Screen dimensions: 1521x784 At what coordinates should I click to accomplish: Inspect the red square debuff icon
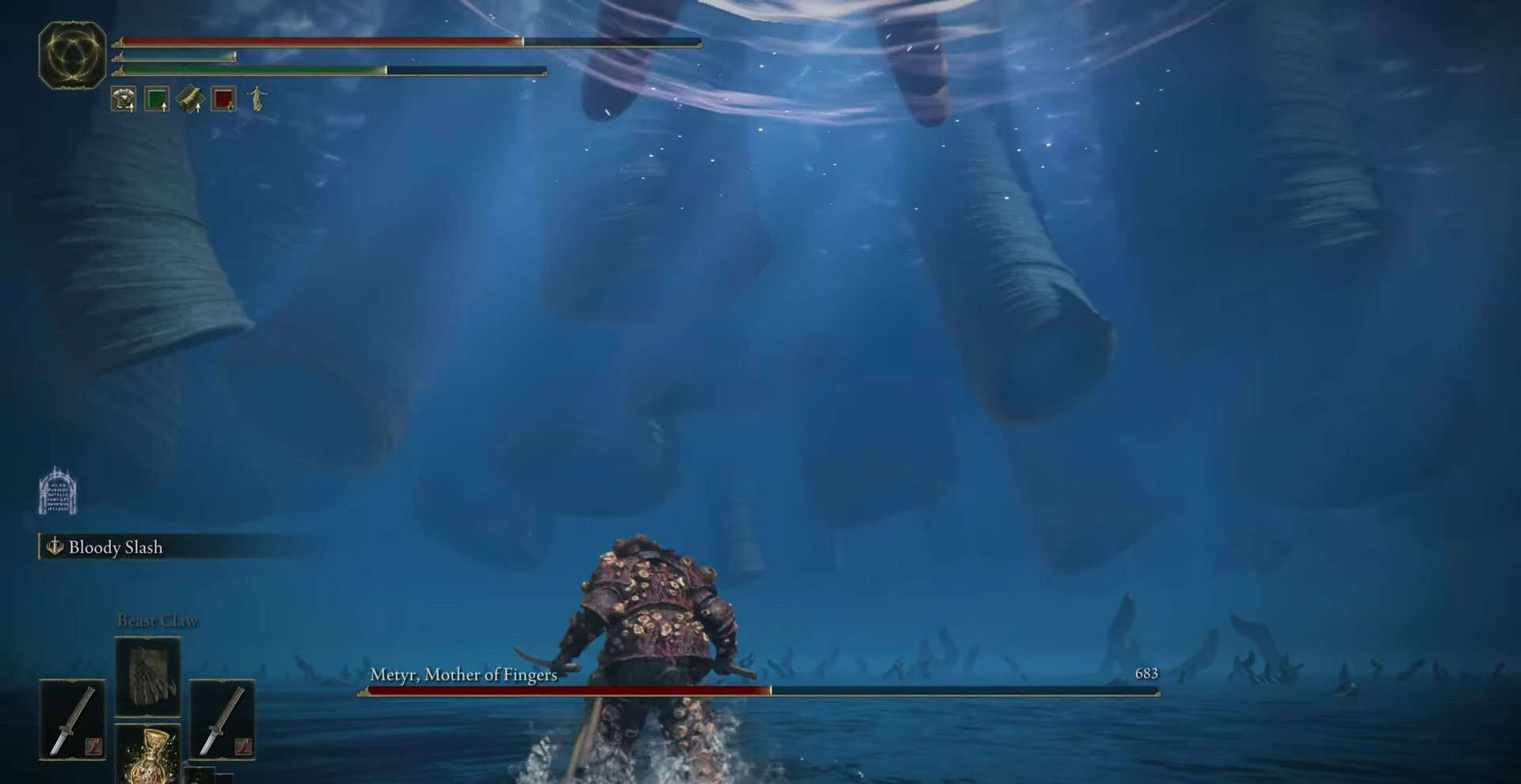(x=223, y=99)
